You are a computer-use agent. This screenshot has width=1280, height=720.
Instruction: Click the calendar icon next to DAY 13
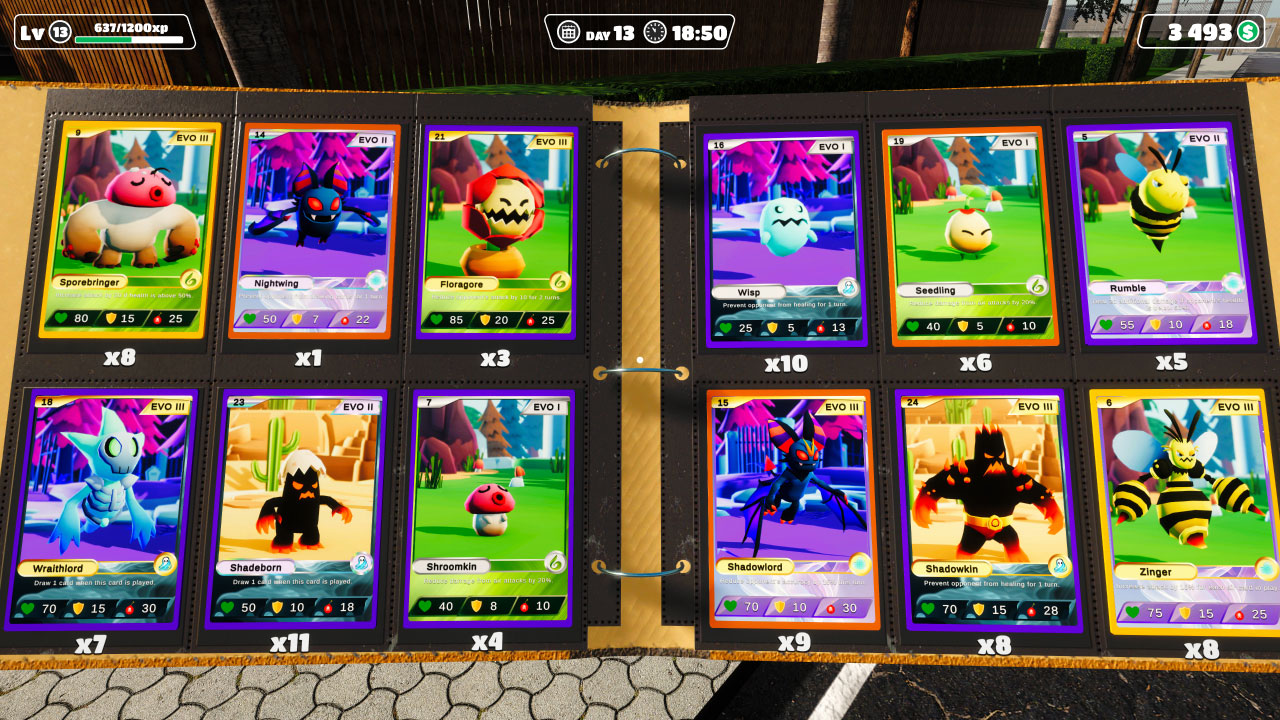click(570, 30)
